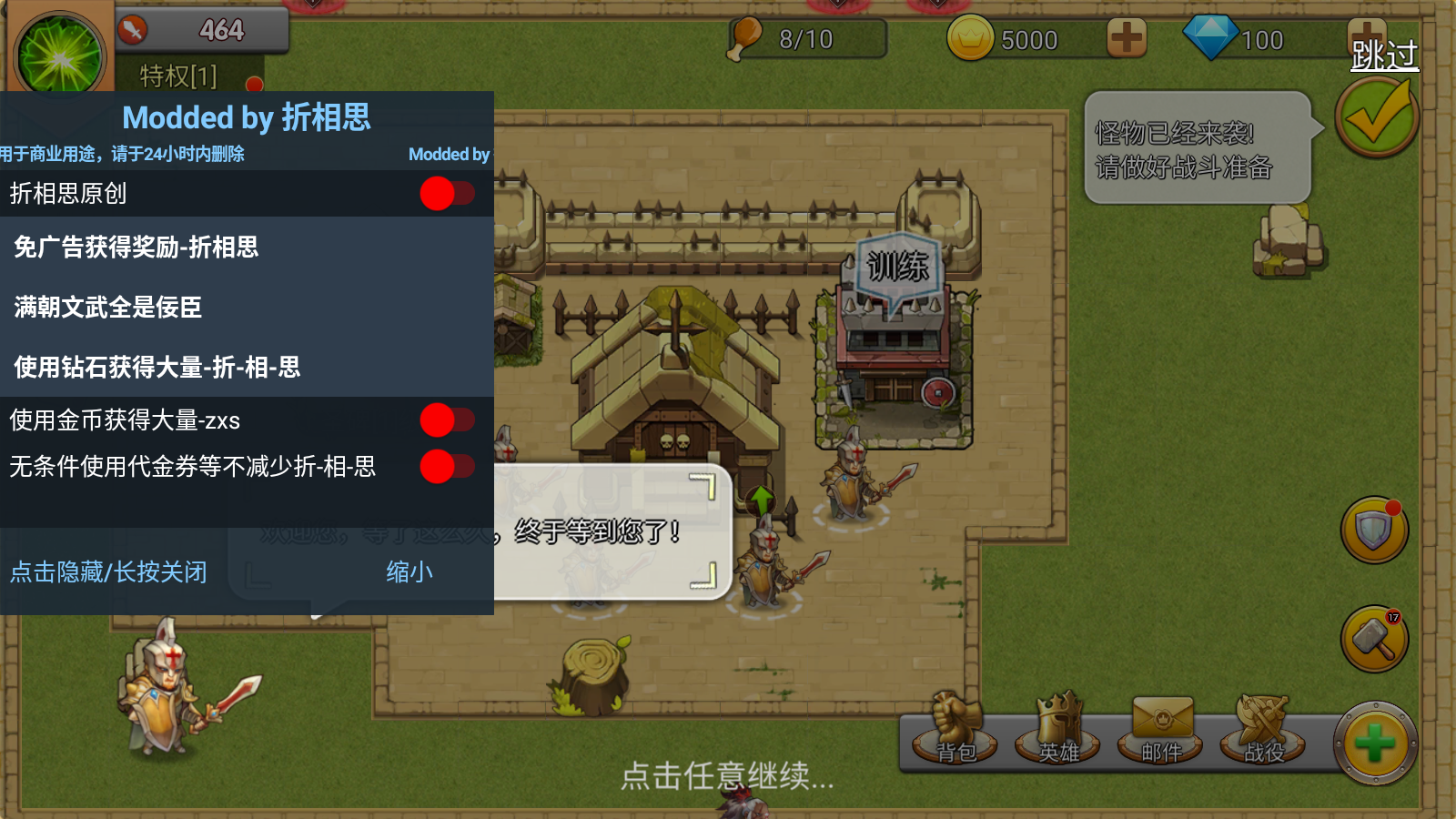This screenshot has height=819, width=1456.
Task: Click the green plus expand button
Action: 1375,743
